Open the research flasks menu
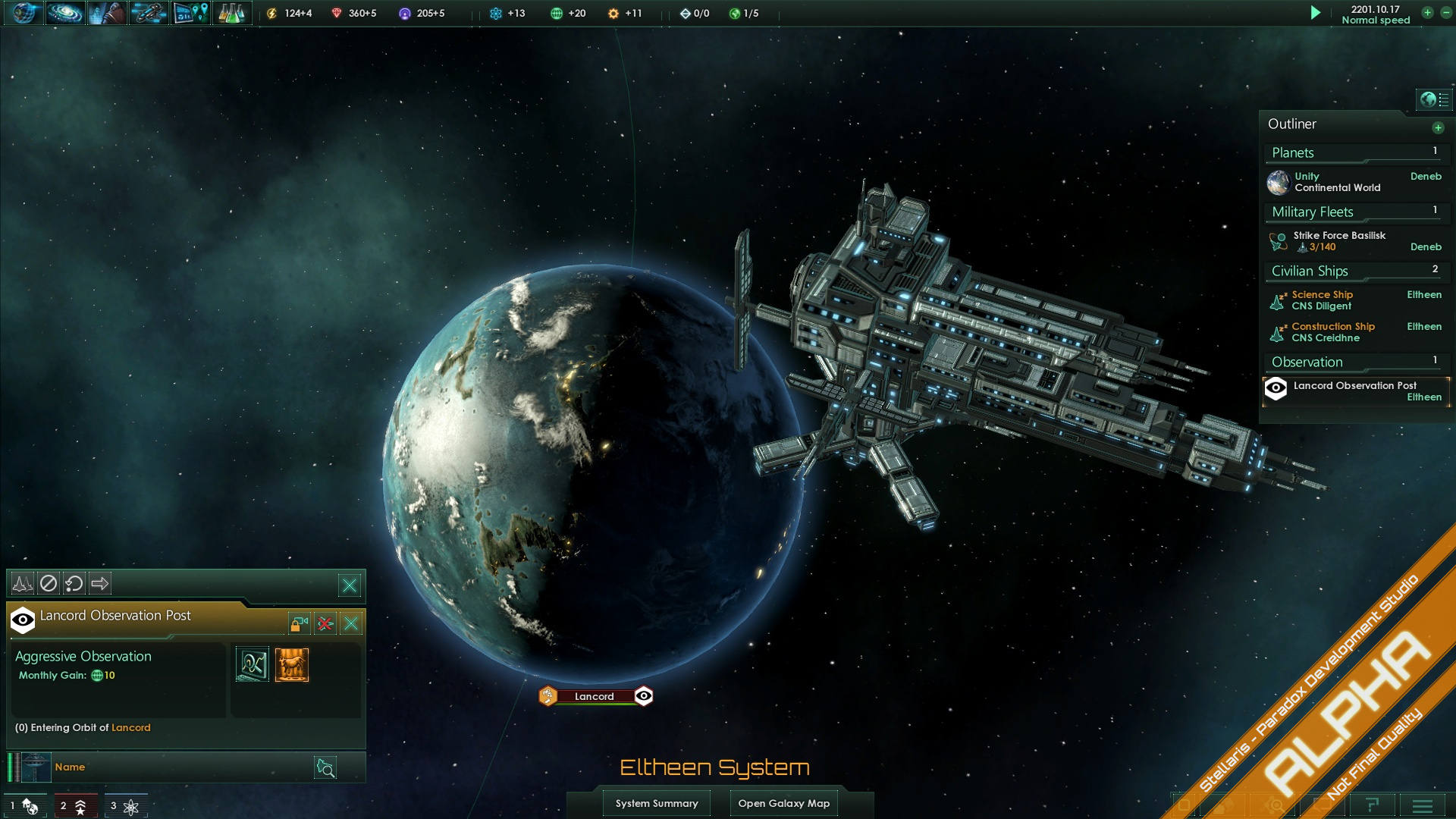1456x819 pixels. tap(231, 13)
